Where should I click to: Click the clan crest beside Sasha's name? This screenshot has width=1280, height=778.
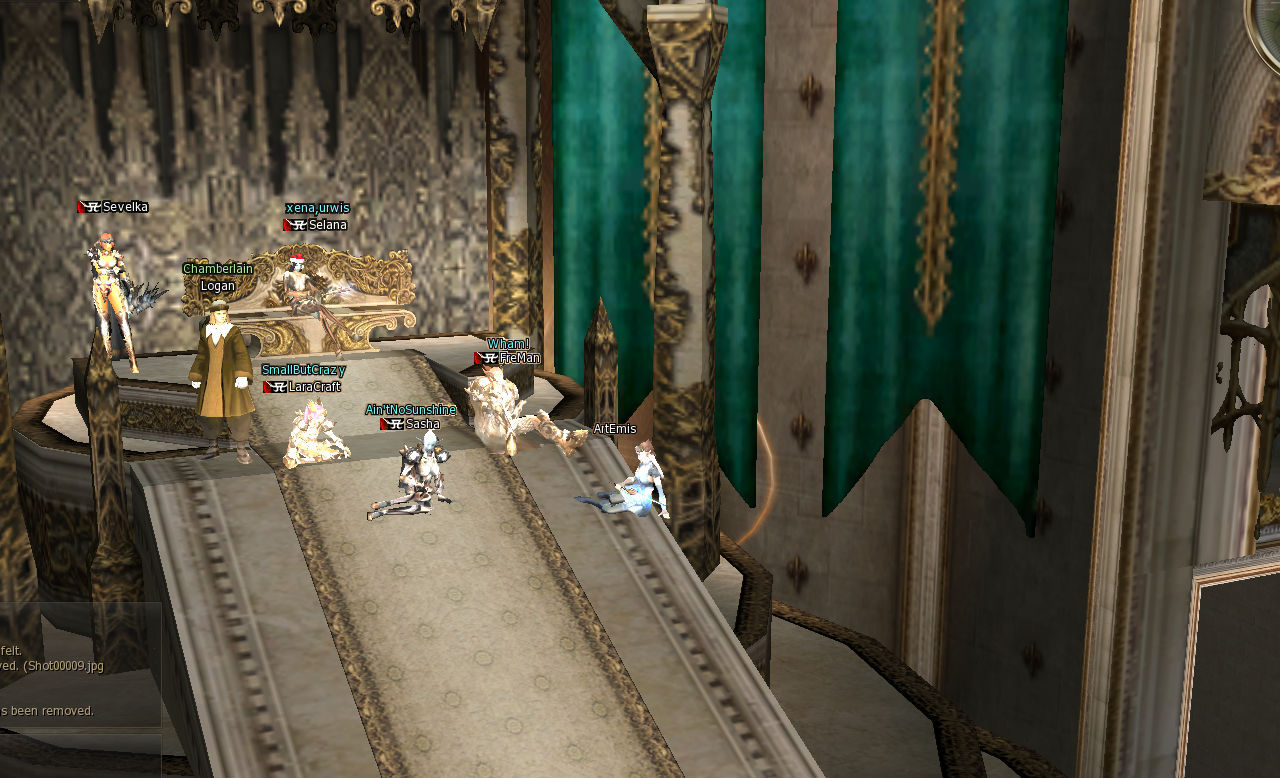[x=395, y=425]
